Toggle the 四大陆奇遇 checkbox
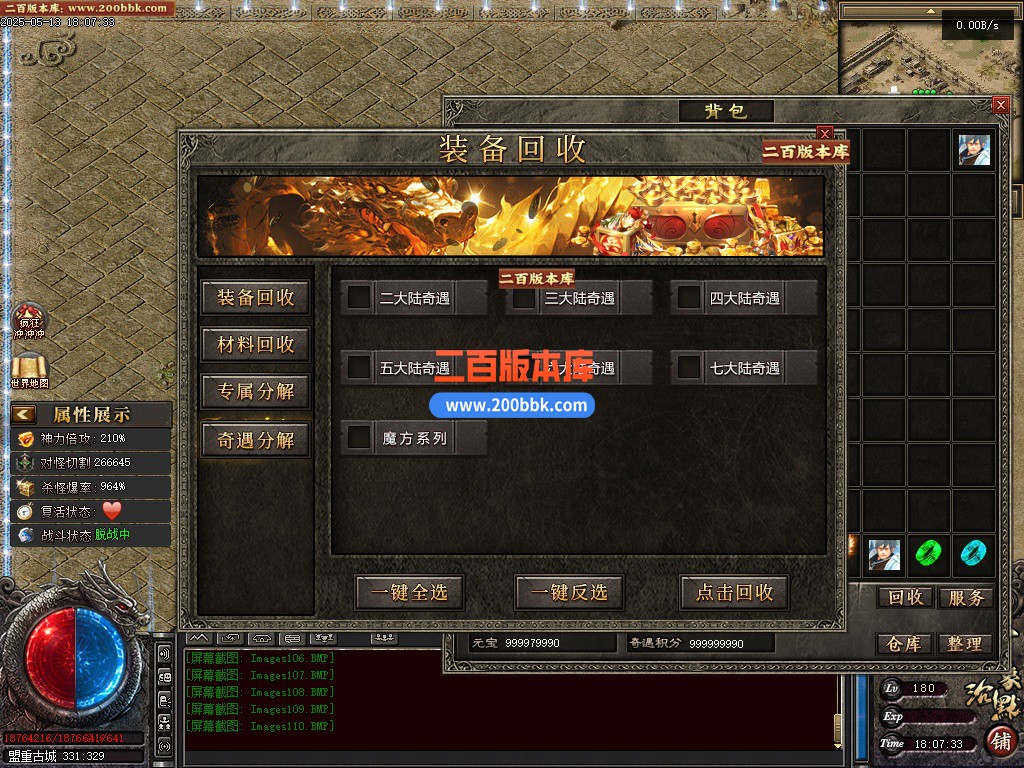Image resolution: width=1024 pixels, height=768 pixels. coord(689,297)
